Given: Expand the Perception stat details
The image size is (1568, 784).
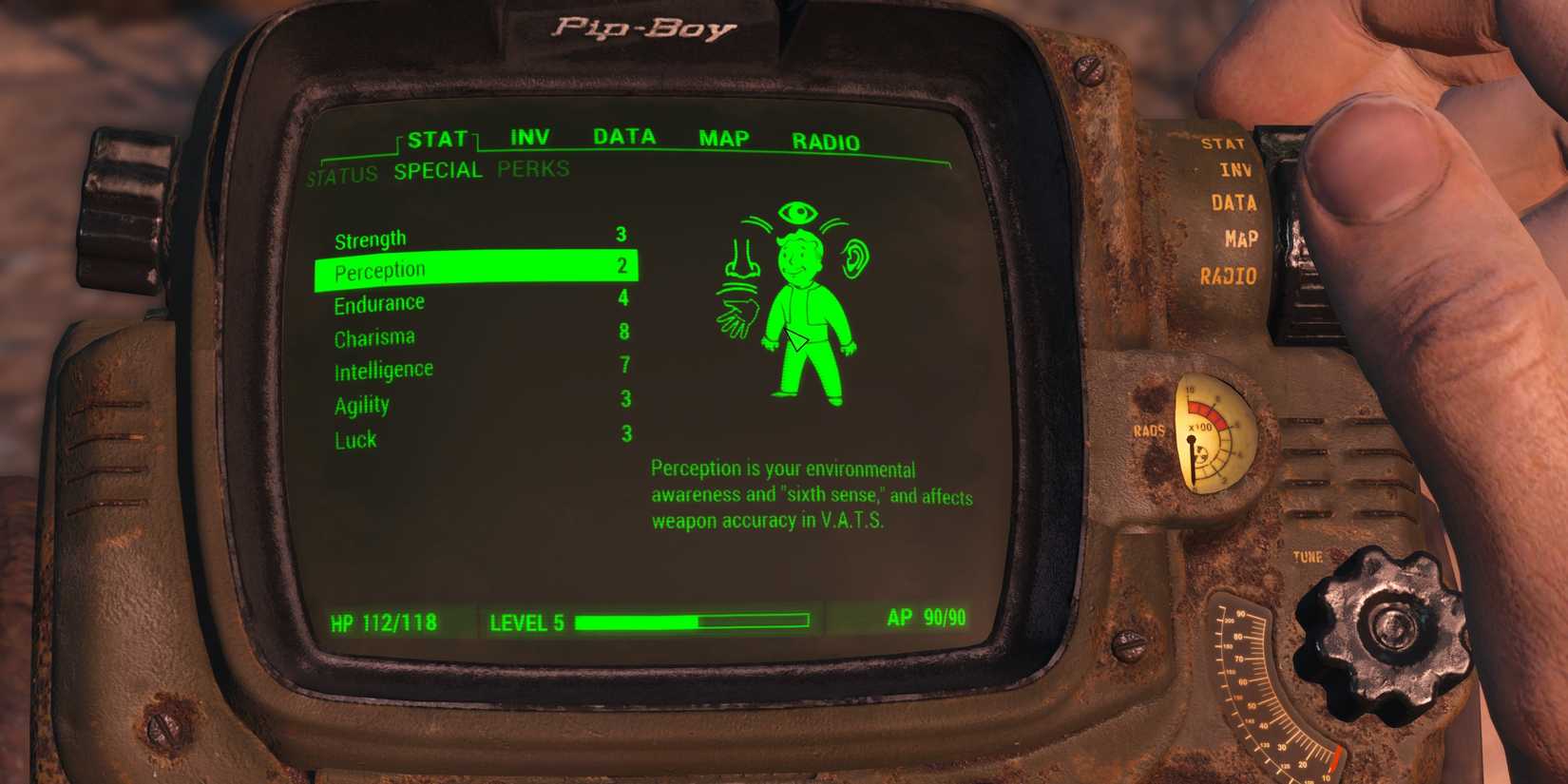Looking at the screenshot, I should click(384, 270).
